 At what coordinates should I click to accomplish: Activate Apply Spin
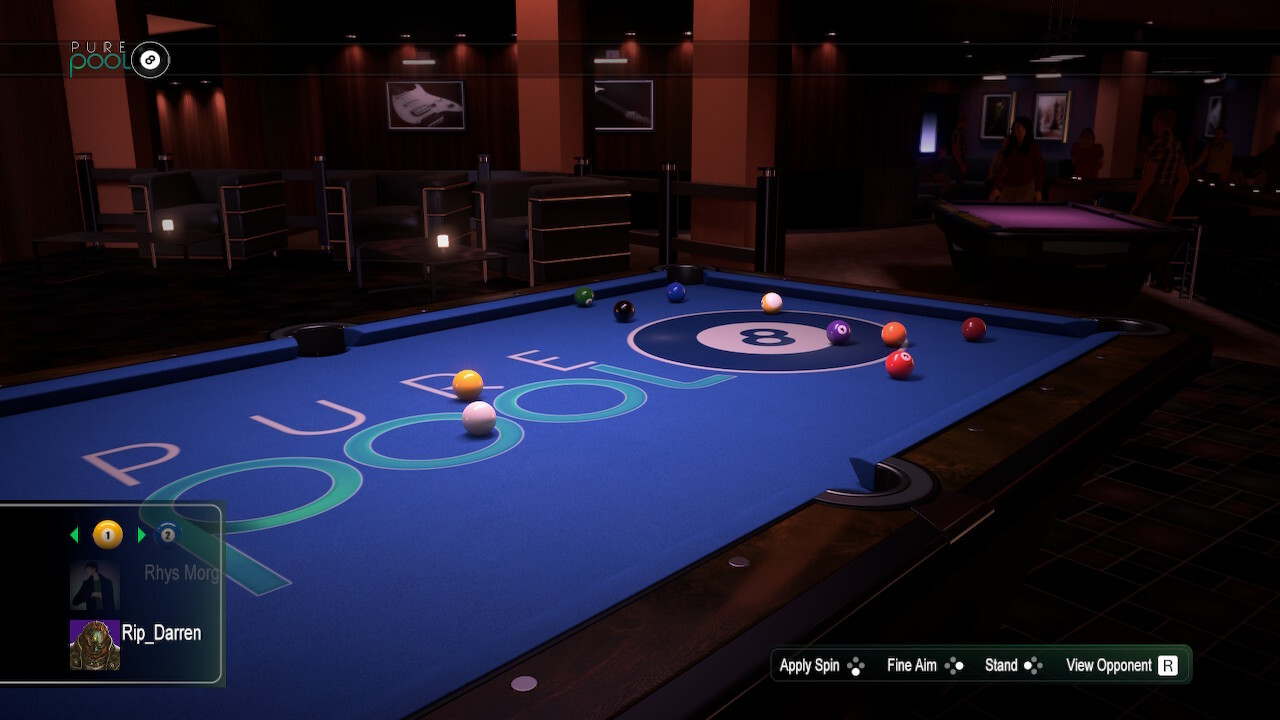coord(810,665)
